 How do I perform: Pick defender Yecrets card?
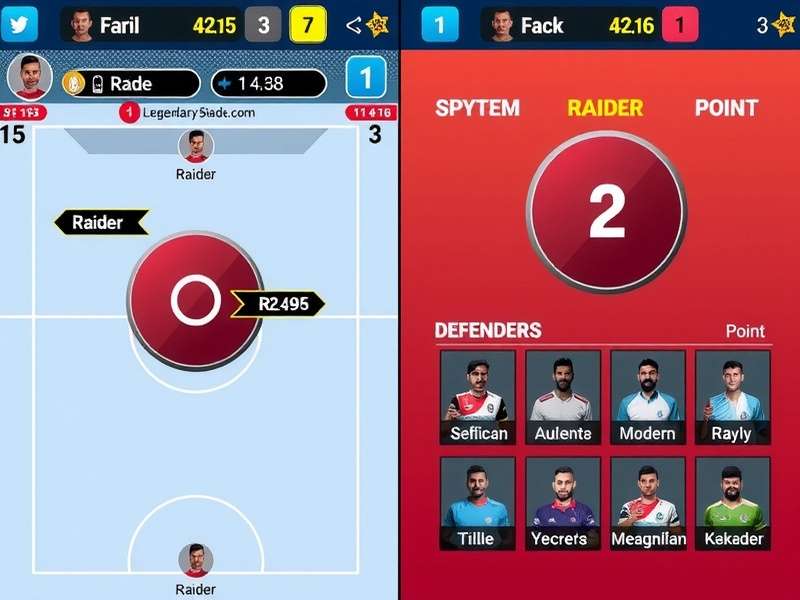pos(563,503)
